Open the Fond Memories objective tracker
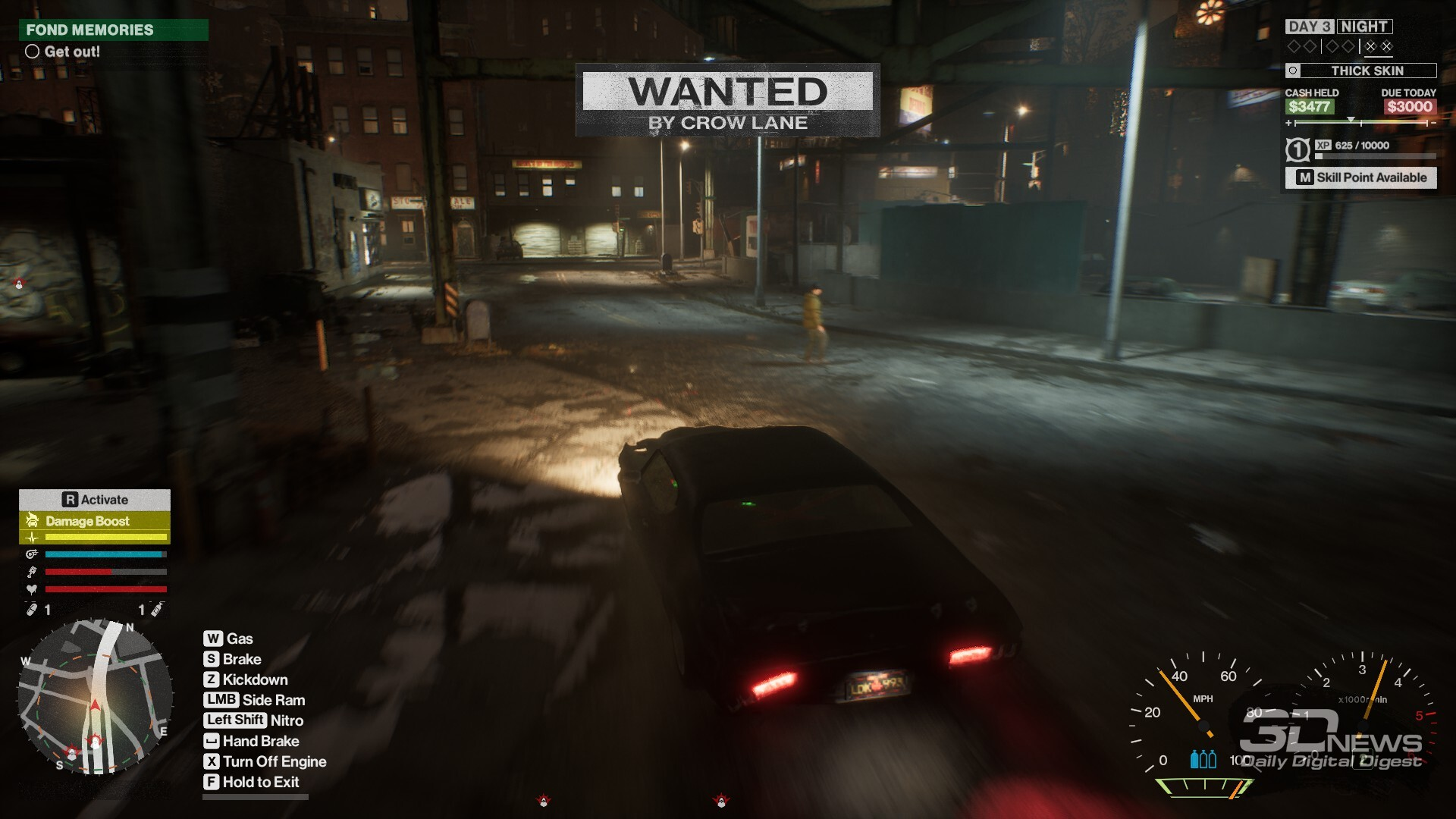Screen dimensions: 1456x819 pyautogui.click(x=113, y=30)
